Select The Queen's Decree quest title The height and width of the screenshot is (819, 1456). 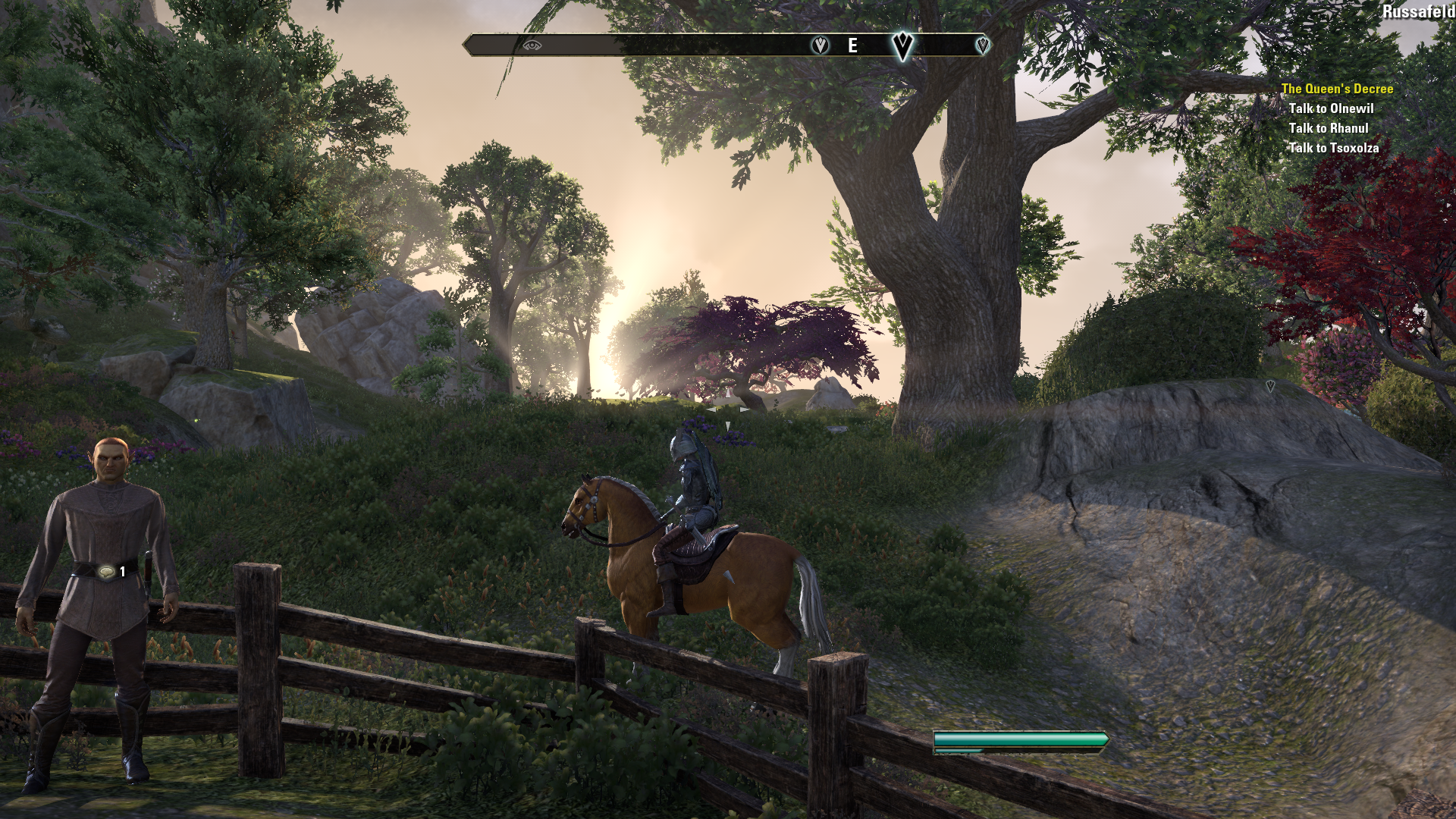1336,89
